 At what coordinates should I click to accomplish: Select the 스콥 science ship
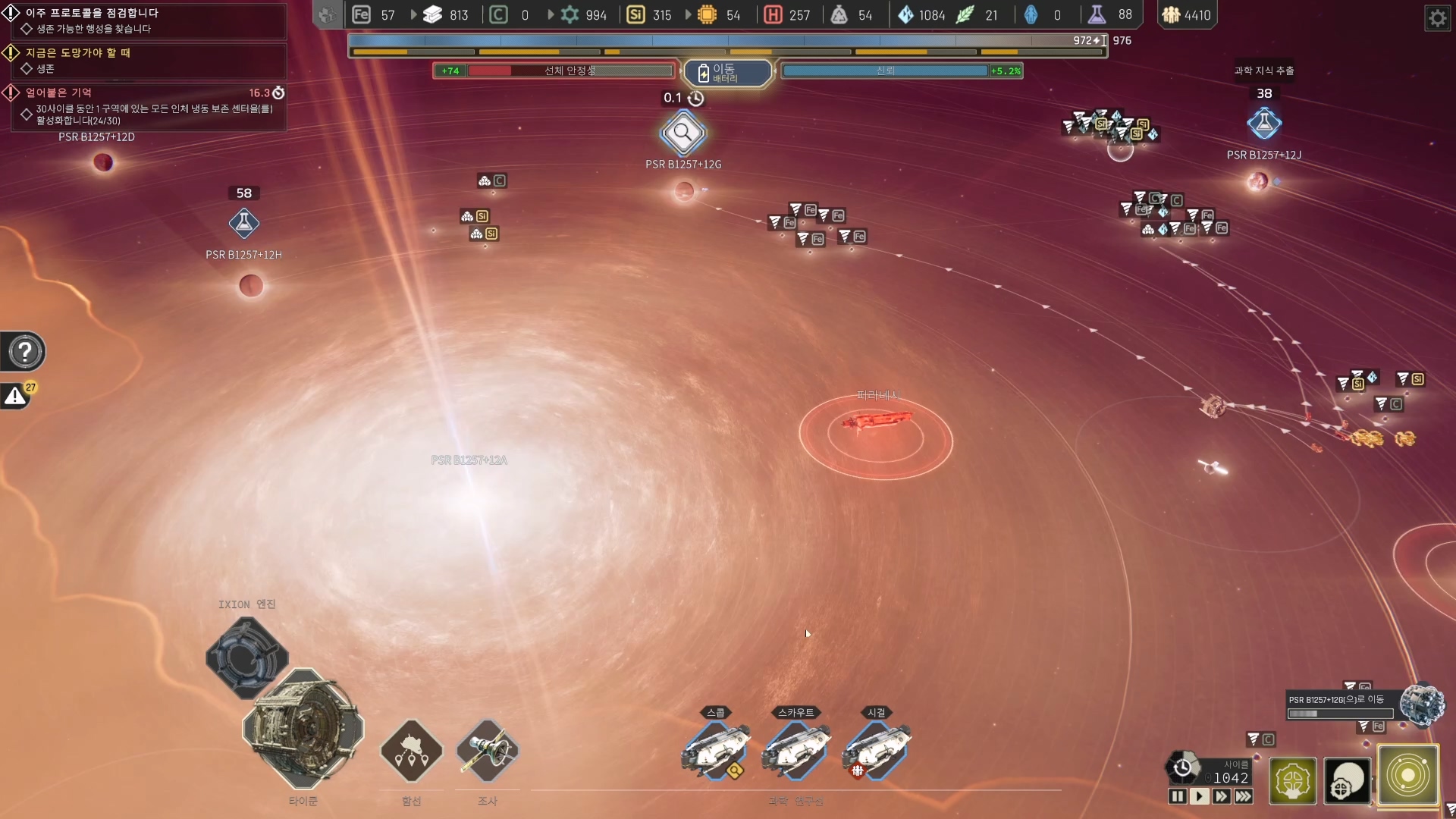coord(716,750)
